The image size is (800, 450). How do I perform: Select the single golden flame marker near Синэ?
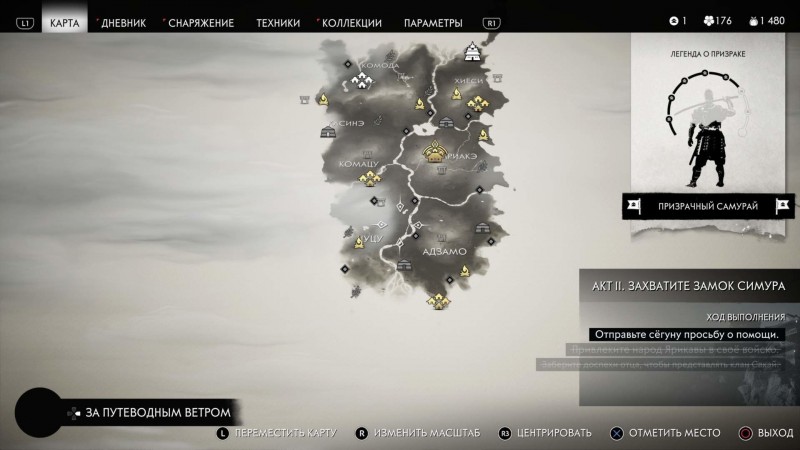click(x=325, y=99)
